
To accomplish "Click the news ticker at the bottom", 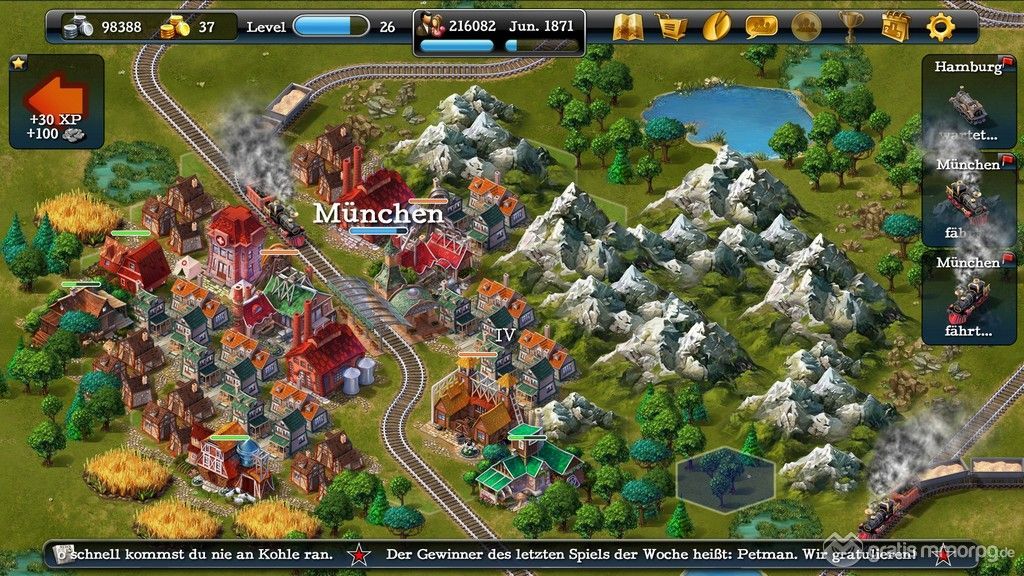I will (512, 554).
